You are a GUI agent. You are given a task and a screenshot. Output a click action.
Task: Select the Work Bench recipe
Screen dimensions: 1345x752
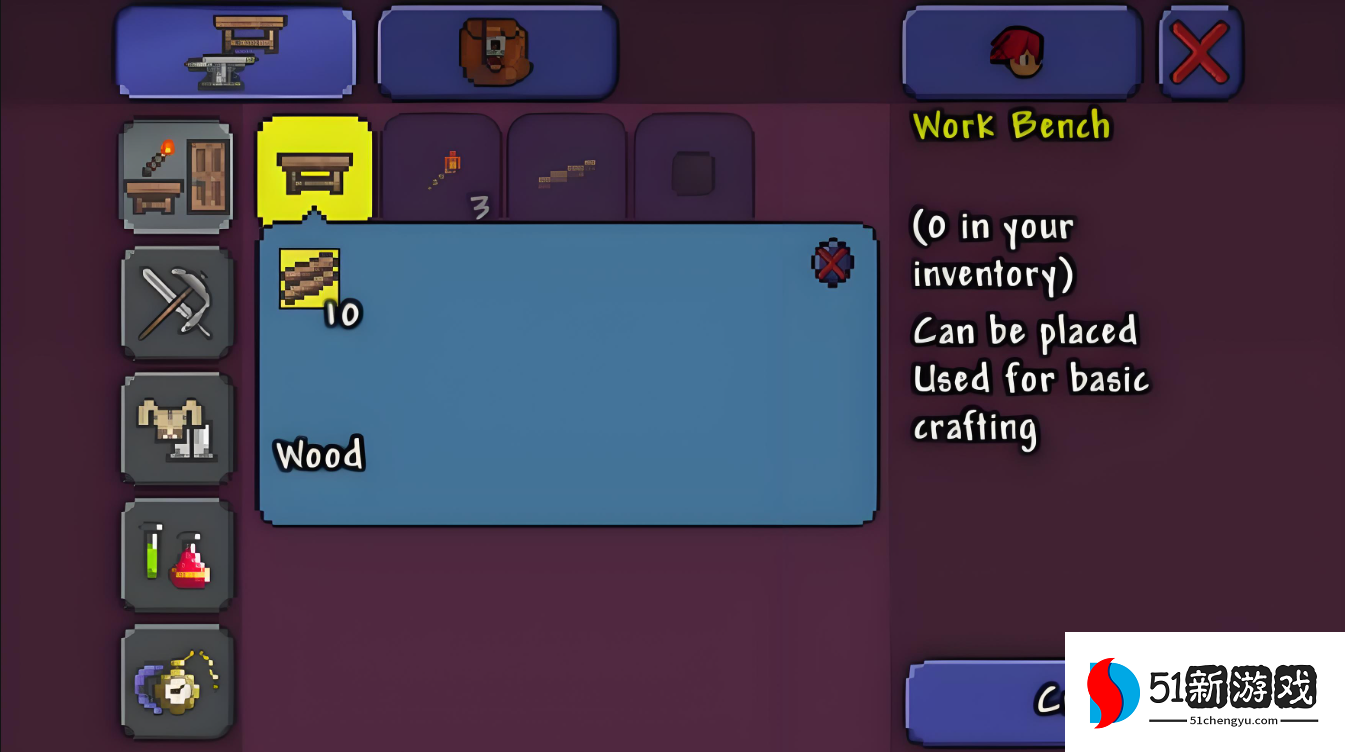pyautogui.click(x=315, y=170)
